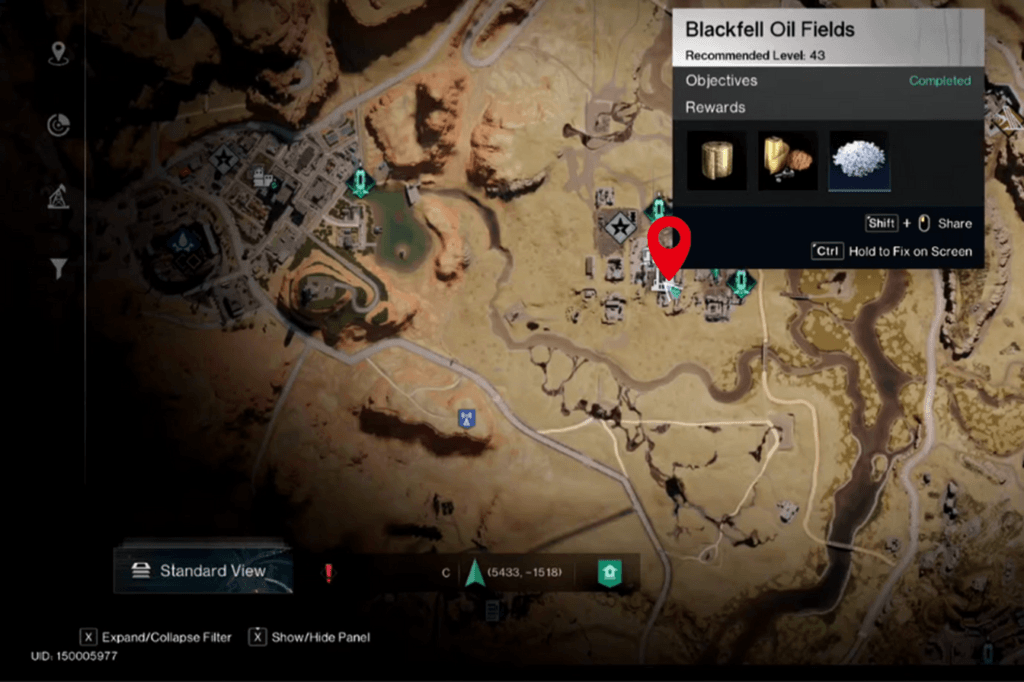Image resolution: width=1024 pixels, height=682 pixels.
Task: Click the red exclamation mark alert icon
Action: 327,572
